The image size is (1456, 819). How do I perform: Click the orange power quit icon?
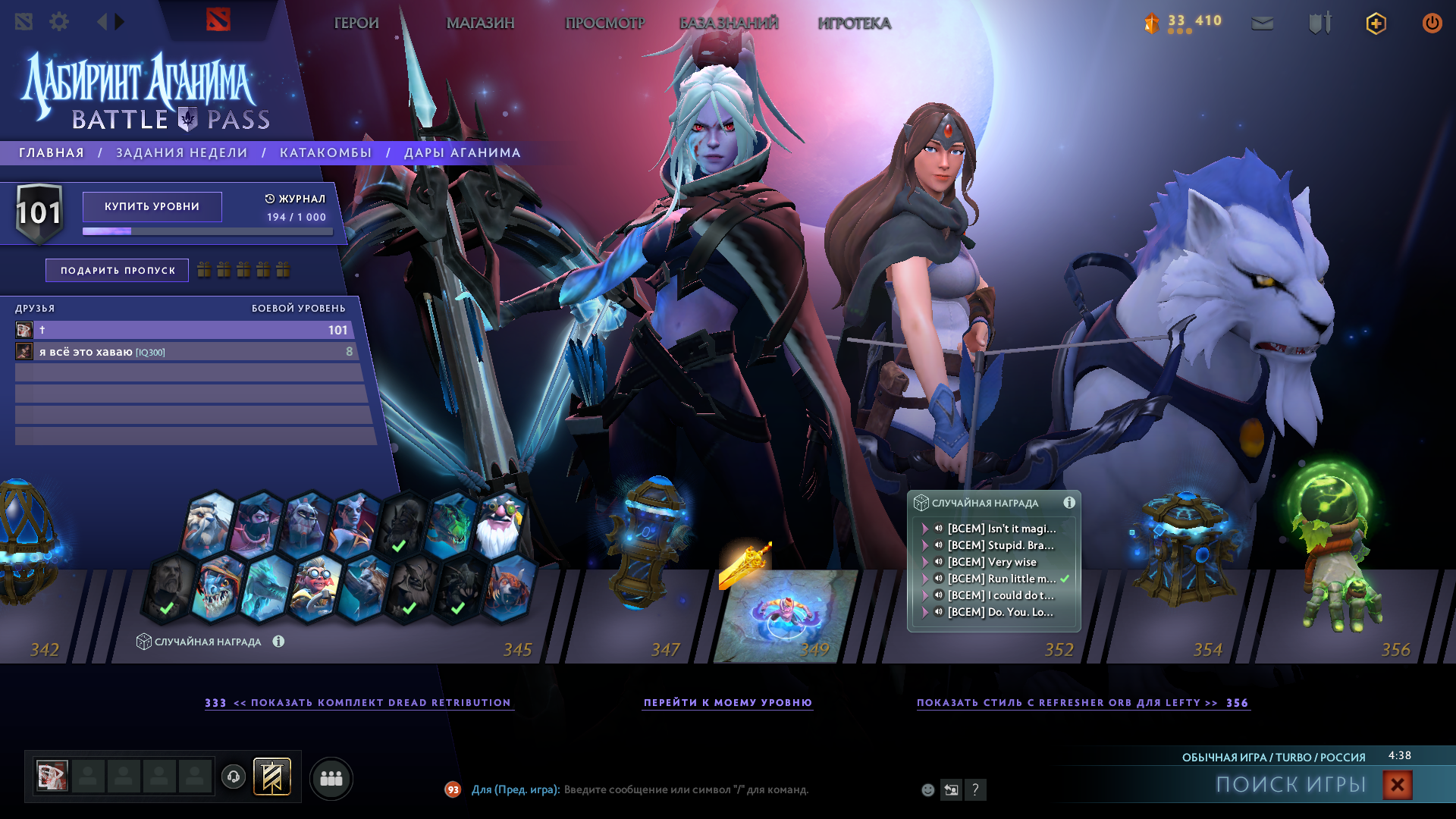[x=1432, y=24]
